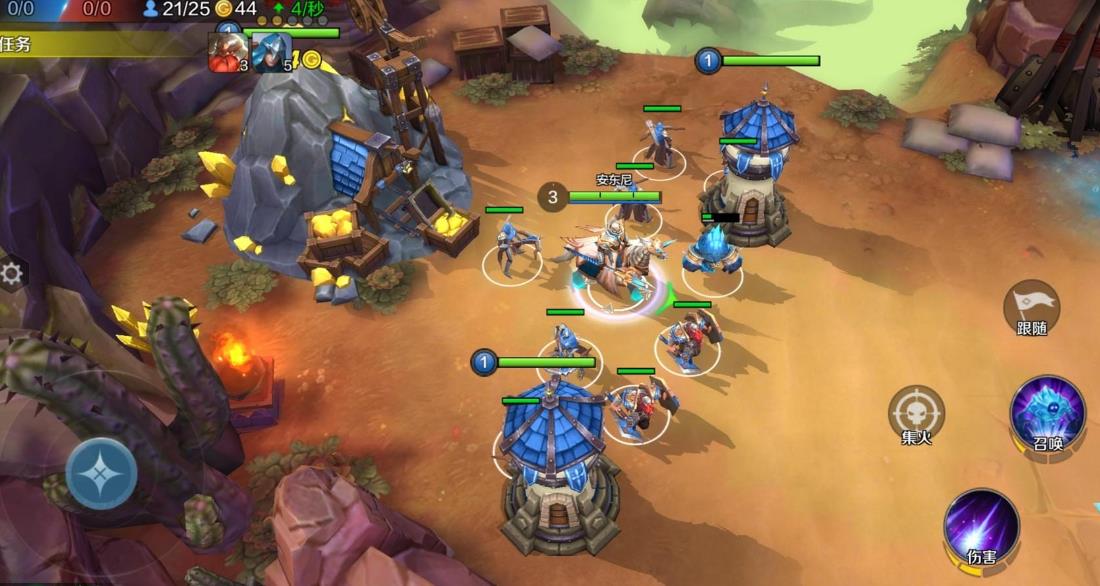Use the 伤害 (Damage) purple beam ability
1100x586 pixels.
pos(981,526)
